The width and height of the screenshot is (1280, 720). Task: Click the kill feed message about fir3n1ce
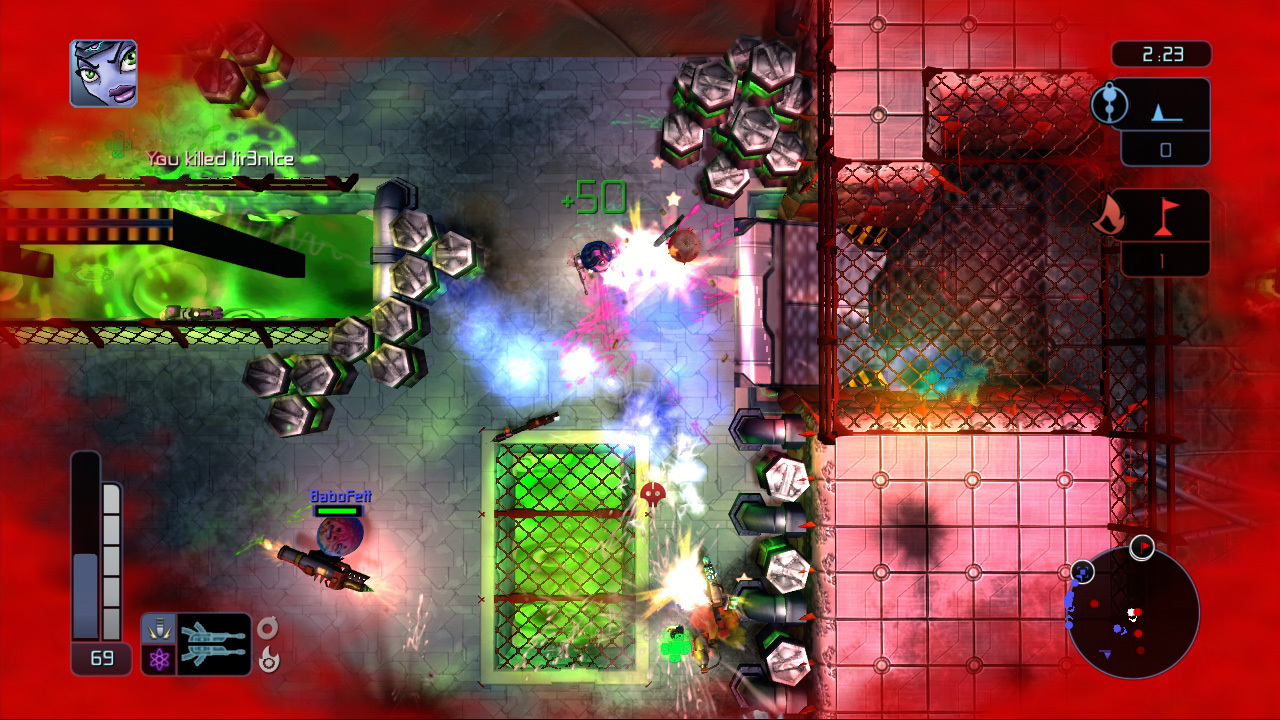click(220, 158)
